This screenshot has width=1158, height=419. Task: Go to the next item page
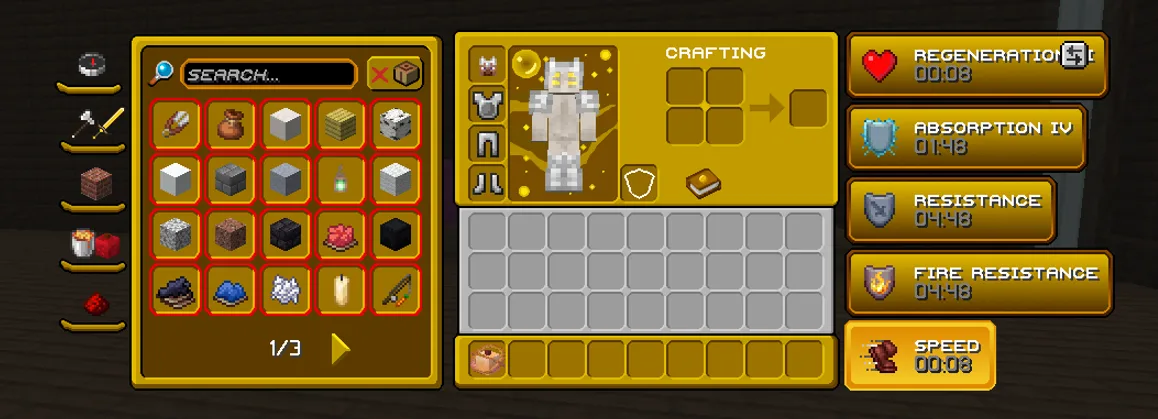click(340, 348)
